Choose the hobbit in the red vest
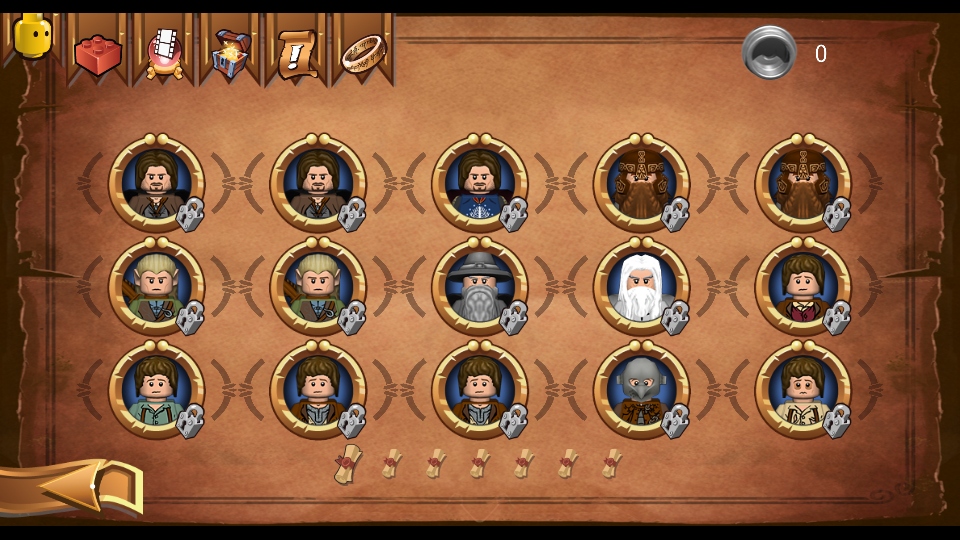This screenshot has width=960, height=540. (x=803, y=286)
